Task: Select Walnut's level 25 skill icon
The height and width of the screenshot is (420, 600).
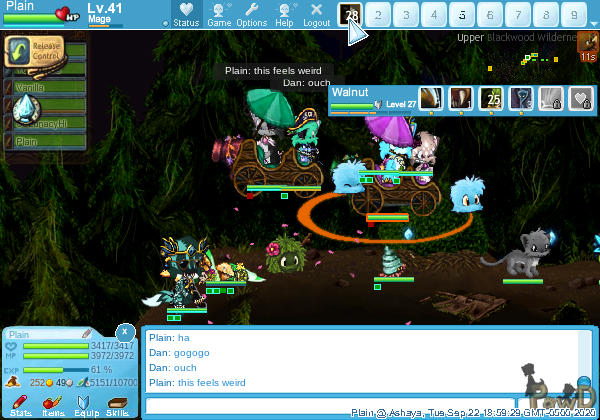Action: pos(491,97)
